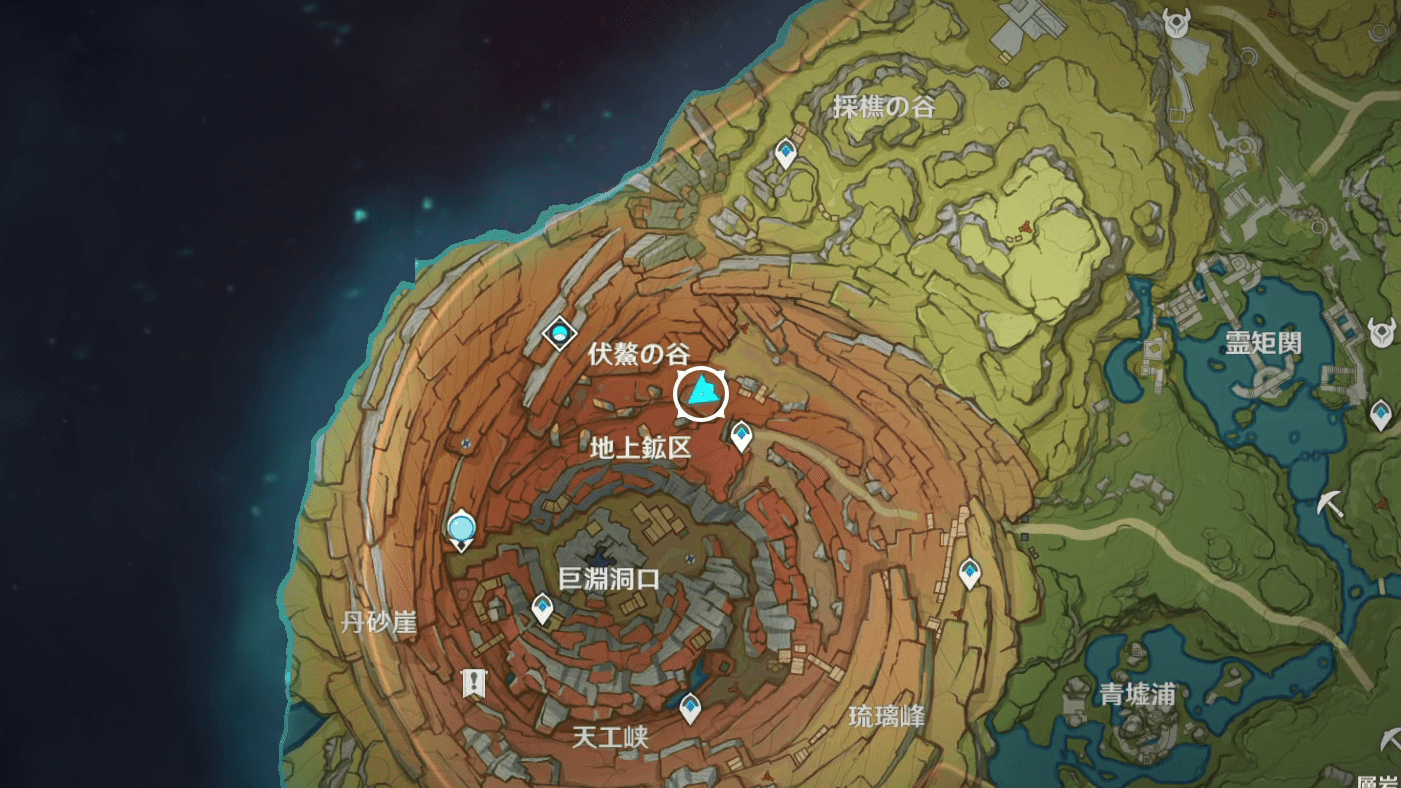Select the teleport waypoint on the right map edge
Image resolution: width=1401 pixels, height=788 pixels.
point(1381,413)
